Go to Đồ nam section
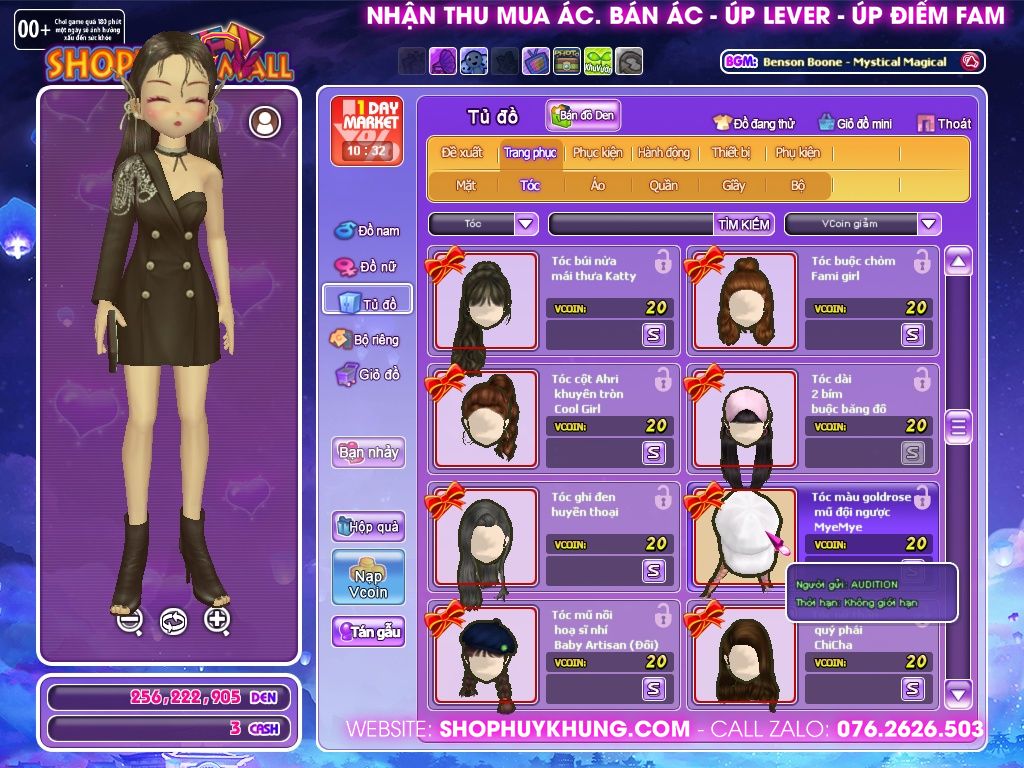The height and width of the screenshot is (768, 1024). click(x=367, y=231)
